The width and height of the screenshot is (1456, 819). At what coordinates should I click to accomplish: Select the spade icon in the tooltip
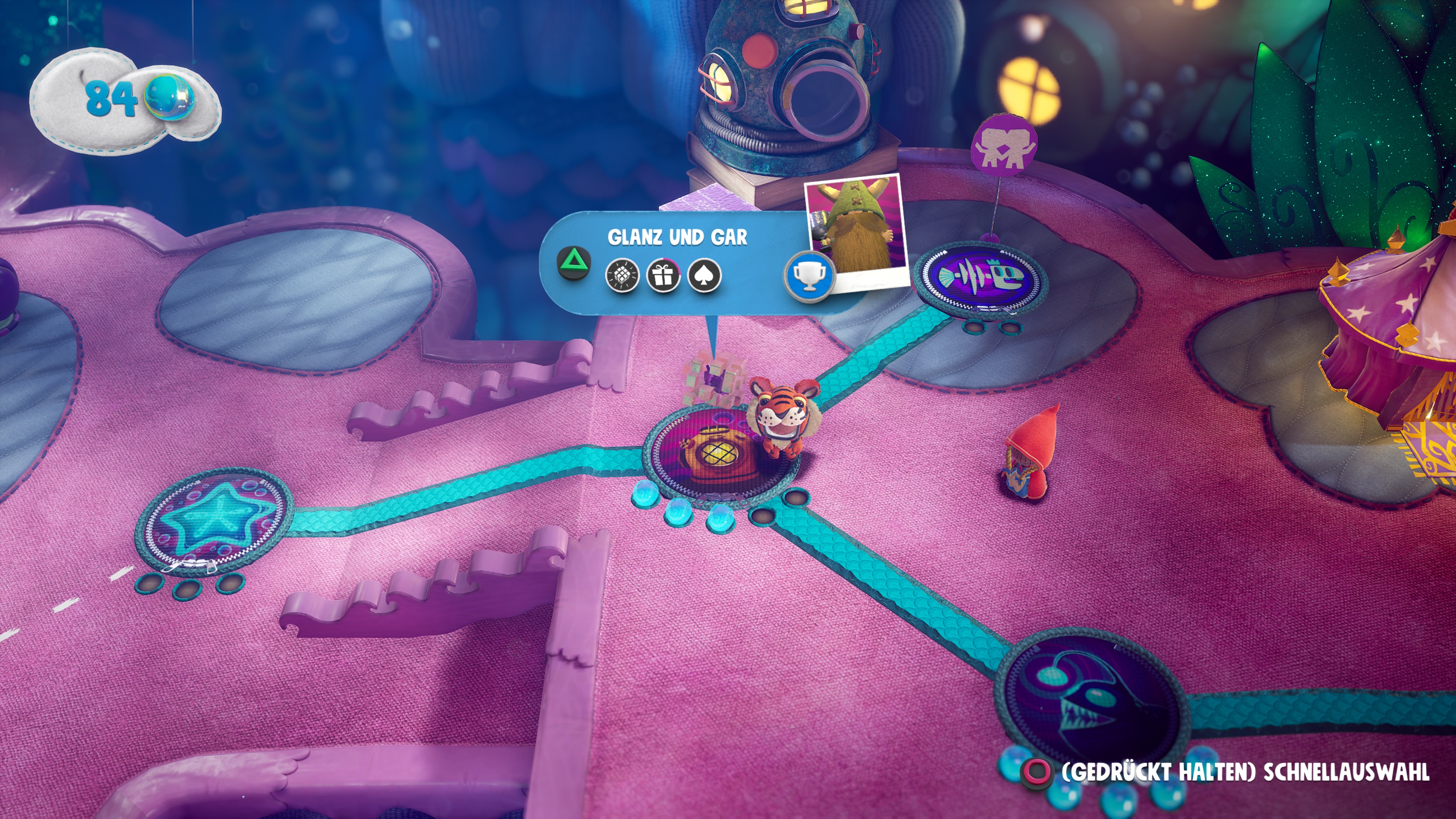click(x=704, y=276)
